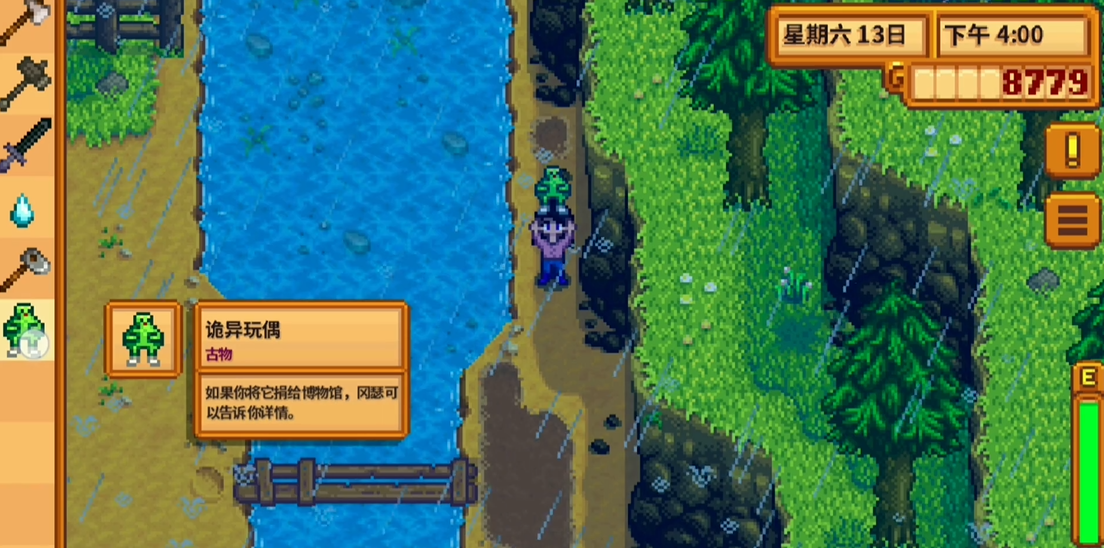This screenshot has width=1104, height=548.
Task: Select the axe in the toolbar
Action: (x=24, y=22)
